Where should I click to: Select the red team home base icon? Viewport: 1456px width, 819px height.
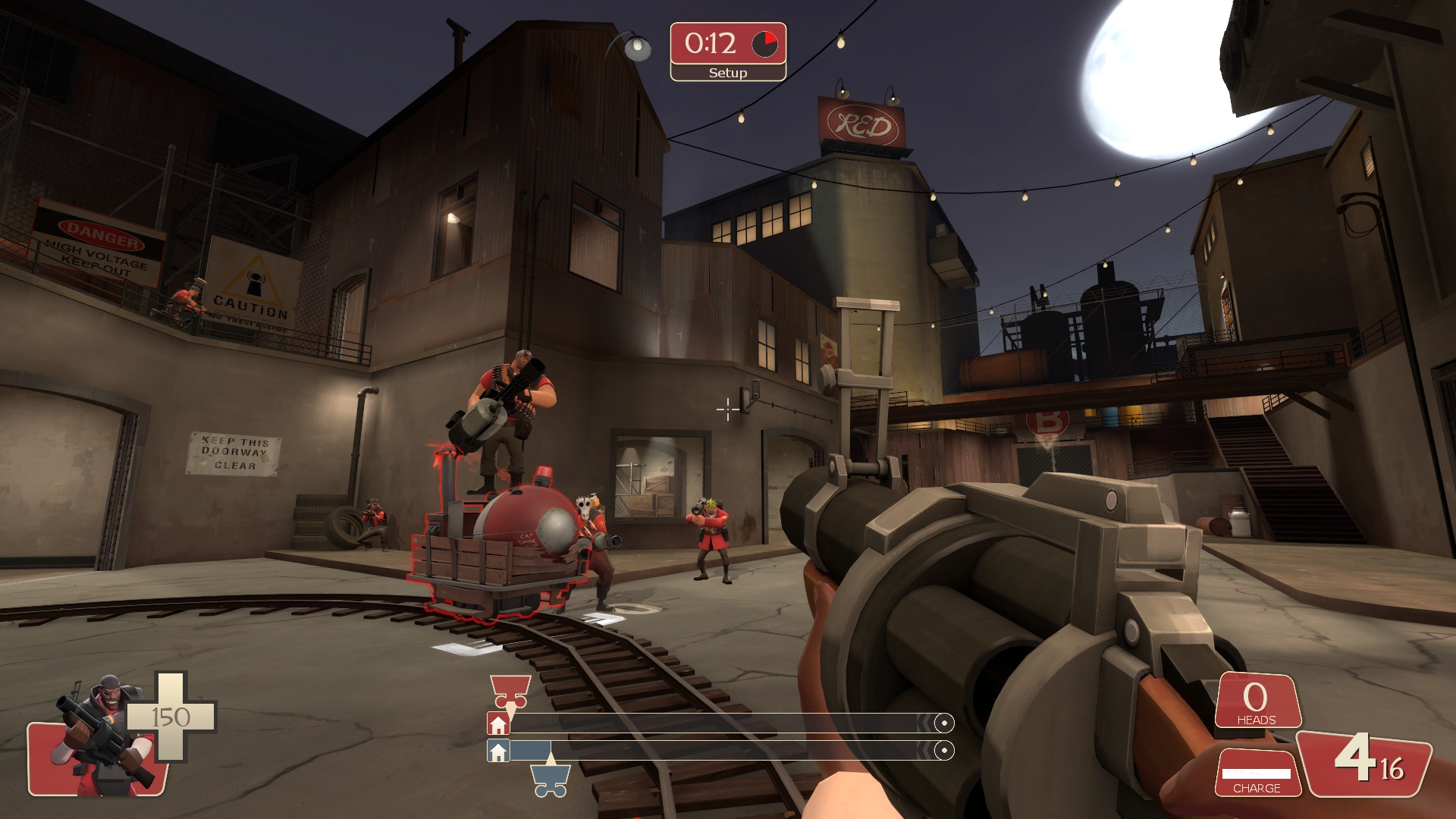coord(498,724)
